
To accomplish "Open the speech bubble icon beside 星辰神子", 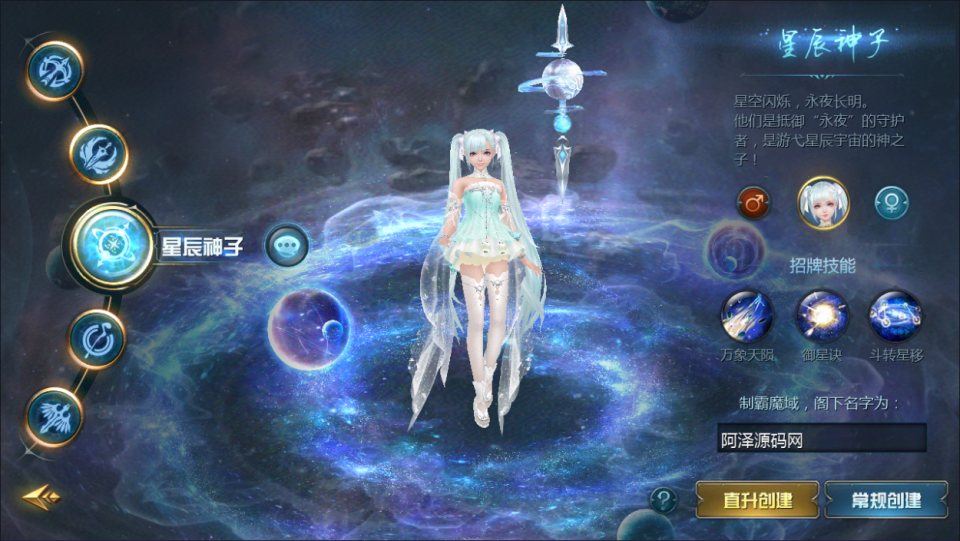I will coord(287,244).
